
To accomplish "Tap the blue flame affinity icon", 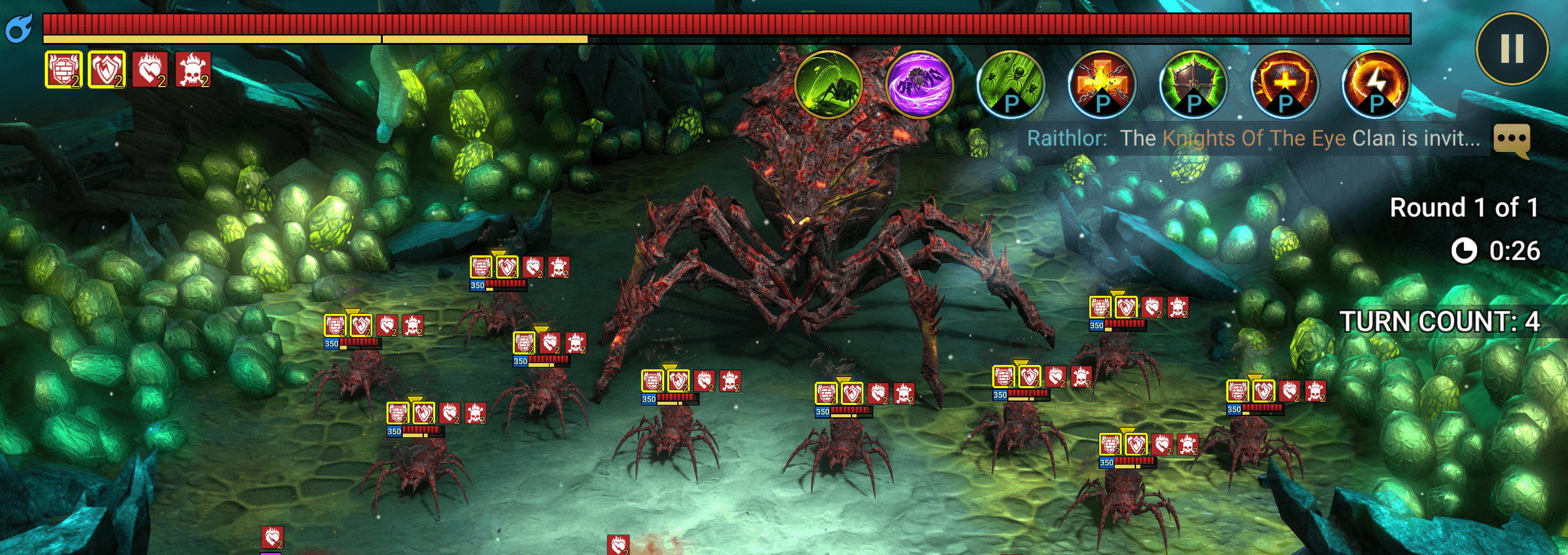I will click(19, 29).
